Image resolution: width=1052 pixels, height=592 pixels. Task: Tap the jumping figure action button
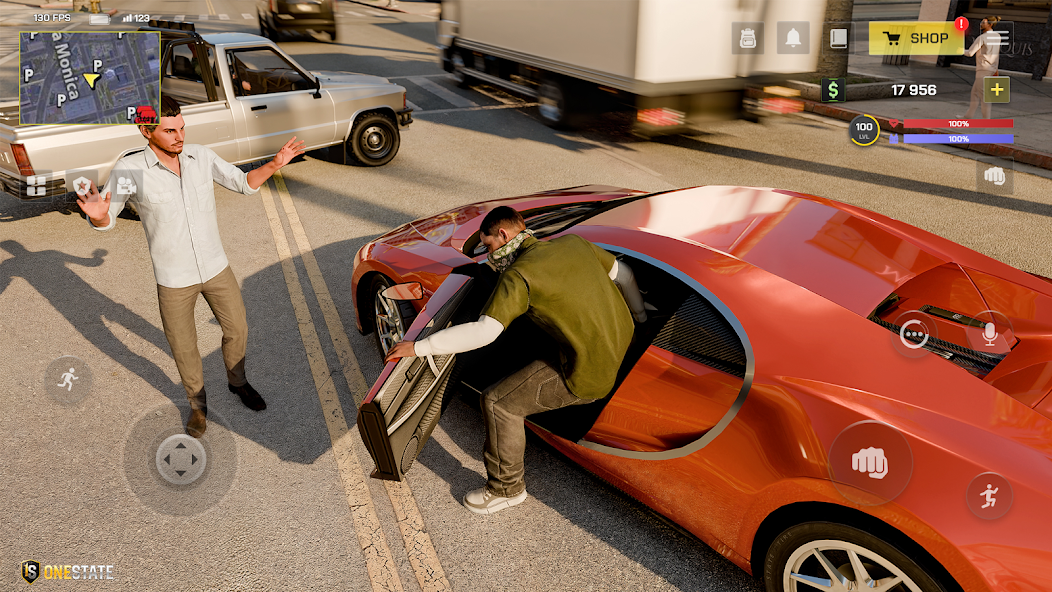pos(989,495)
